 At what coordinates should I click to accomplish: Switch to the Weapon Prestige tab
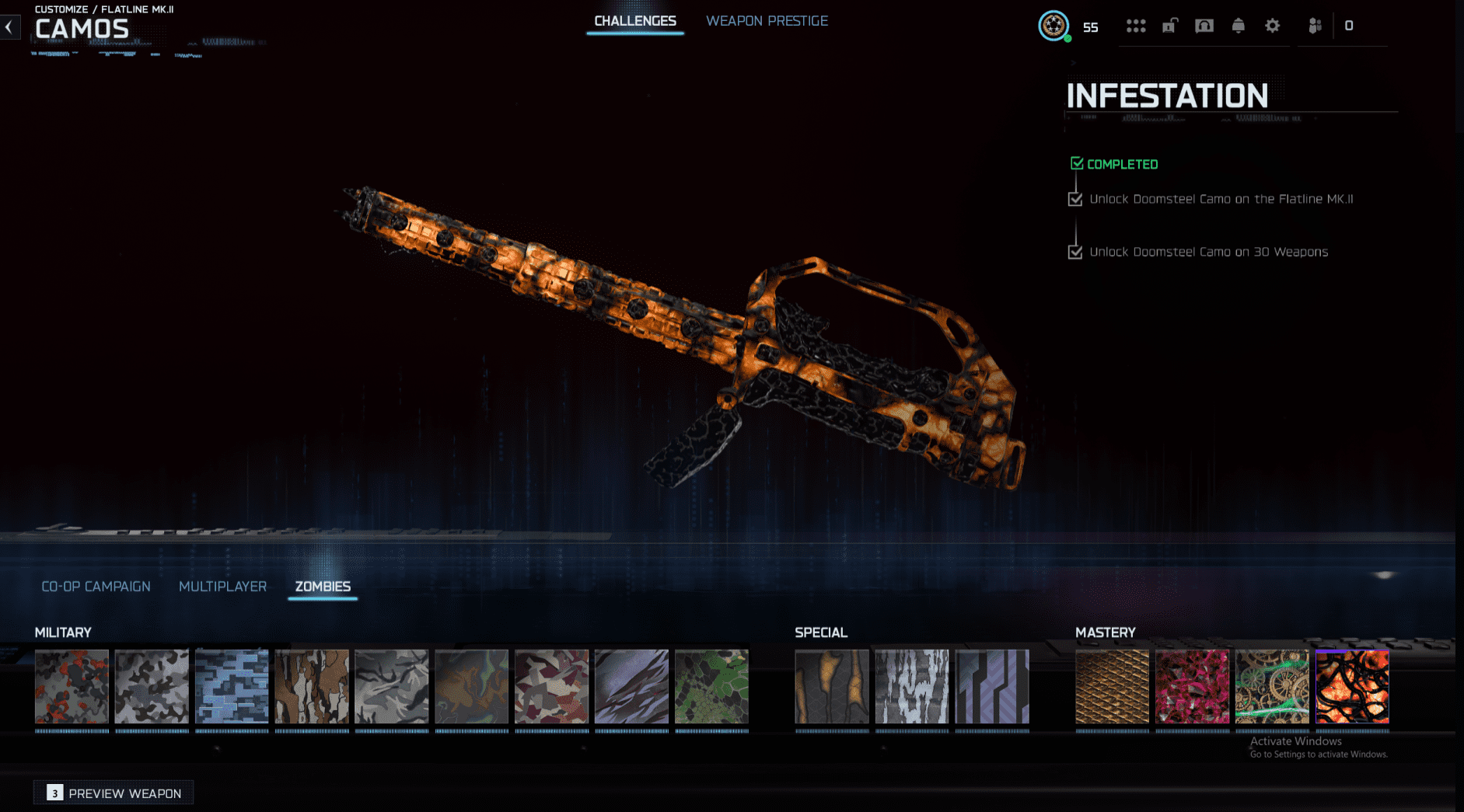pyautogui.click(x=767, y=21)
